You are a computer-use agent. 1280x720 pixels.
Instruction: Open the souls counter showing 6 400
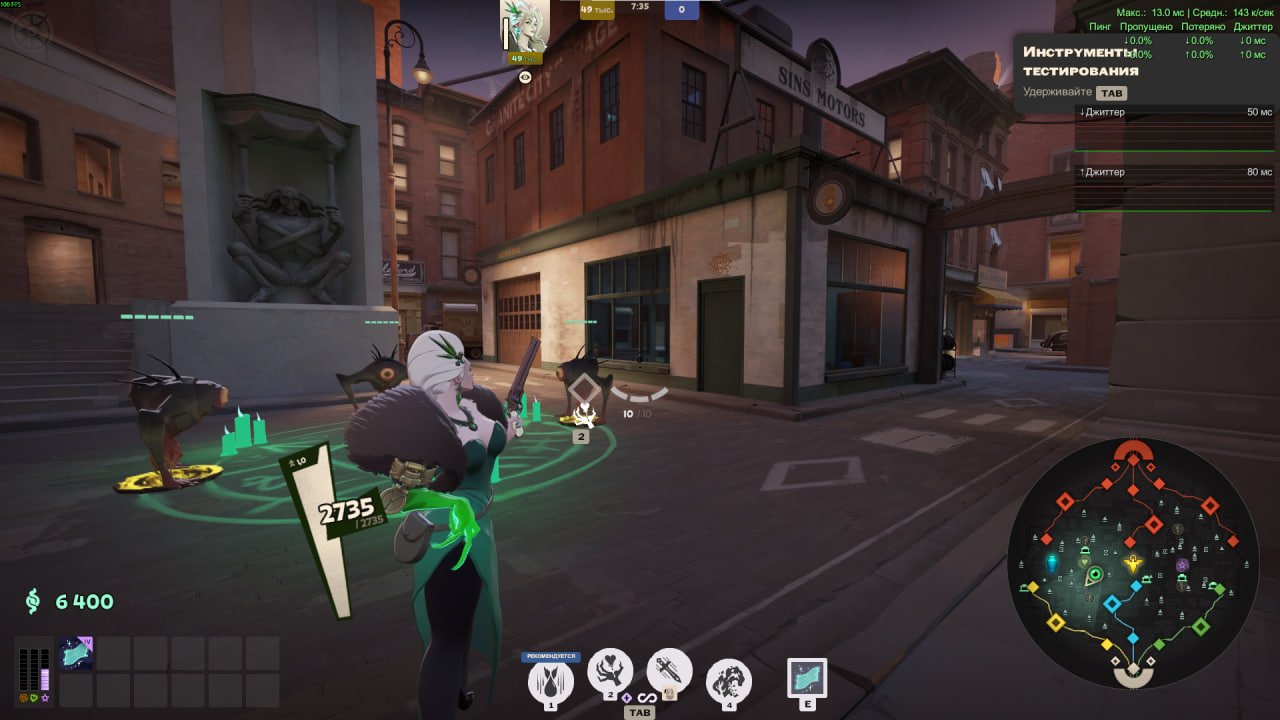(x=70, y=601)
